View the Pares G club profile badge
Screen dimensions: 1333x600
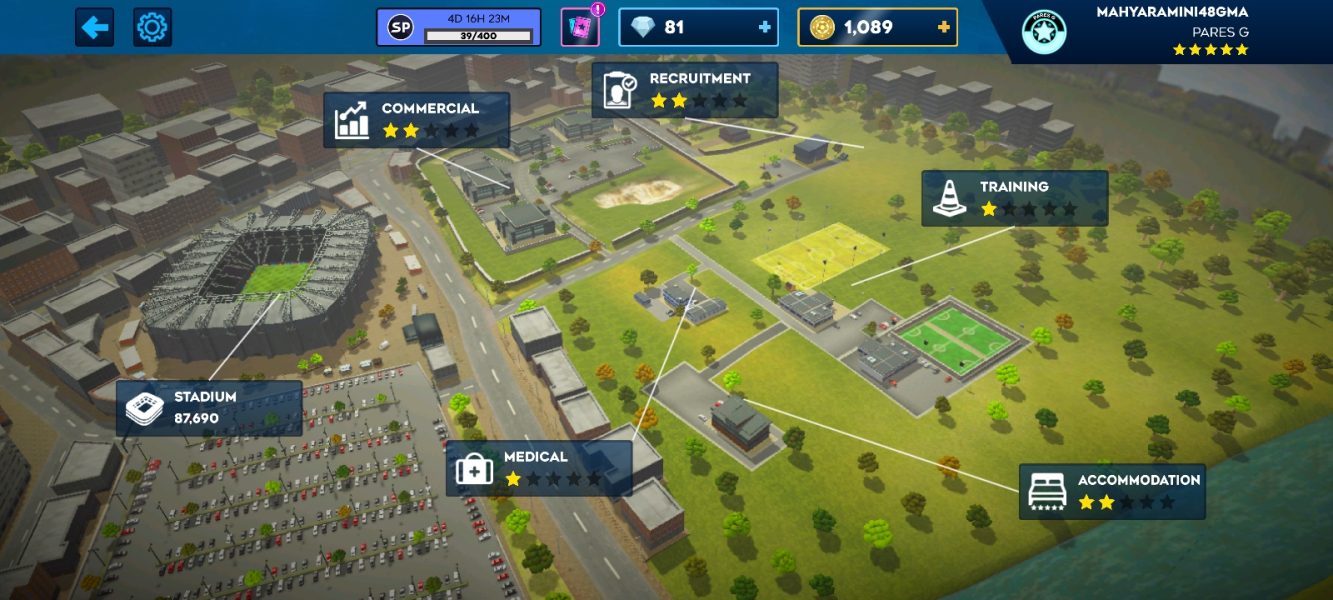[1043, 32]
